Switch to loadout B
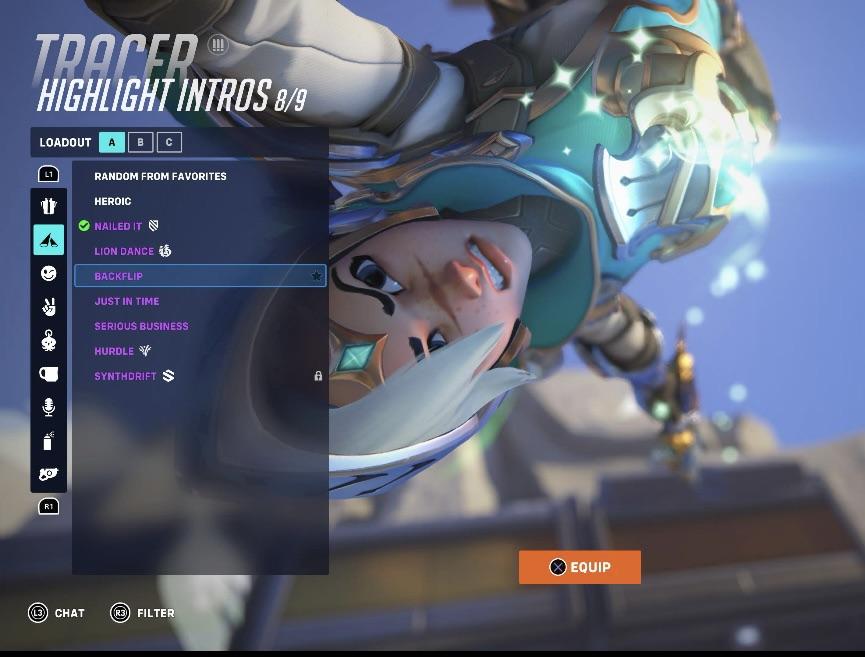Image resolution: width=865 pixels, height=657 pixels. (x=140, y=142)
